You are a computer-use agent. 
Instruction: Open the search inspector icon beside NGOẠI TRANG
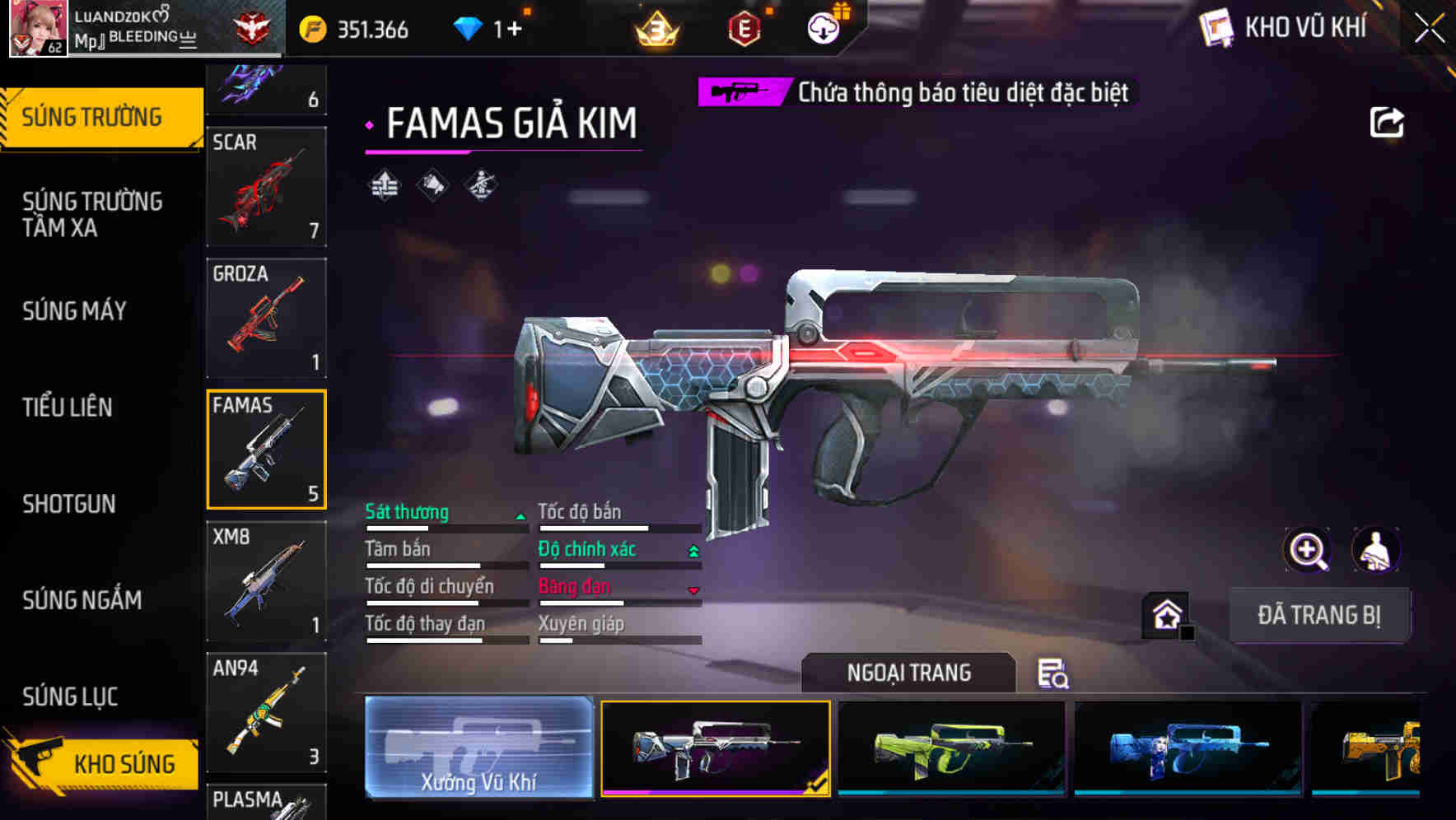click(x=1055, y=673)
